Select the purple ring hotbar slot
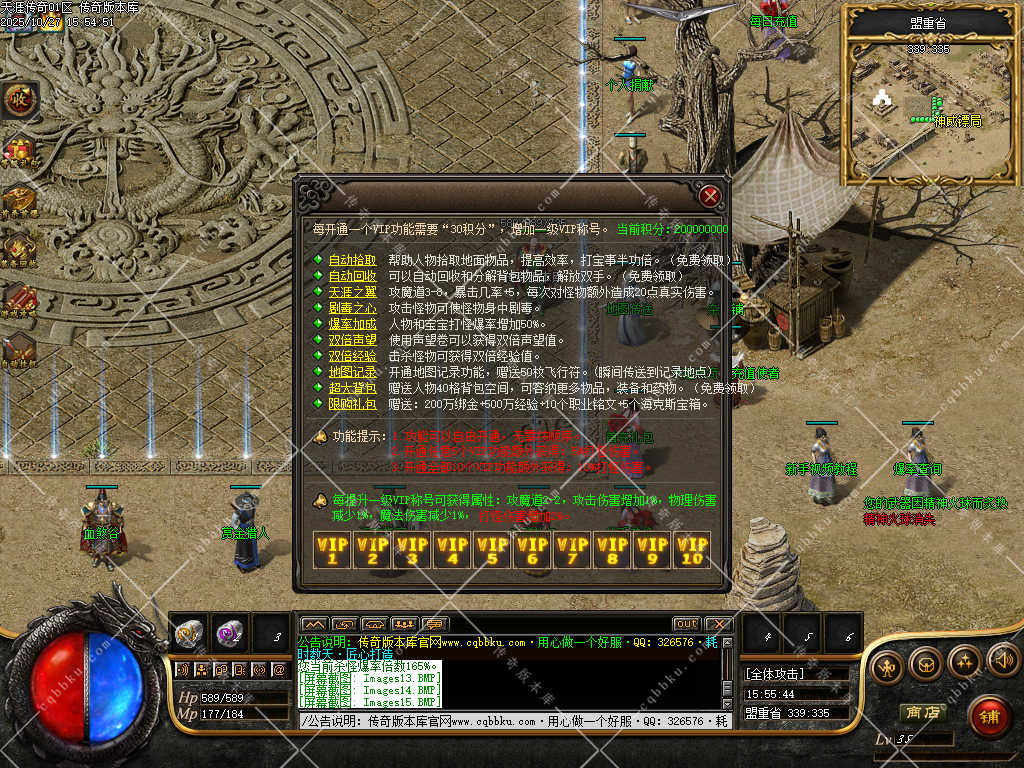This screenshot has height=768, width=1024. [229, 632]
